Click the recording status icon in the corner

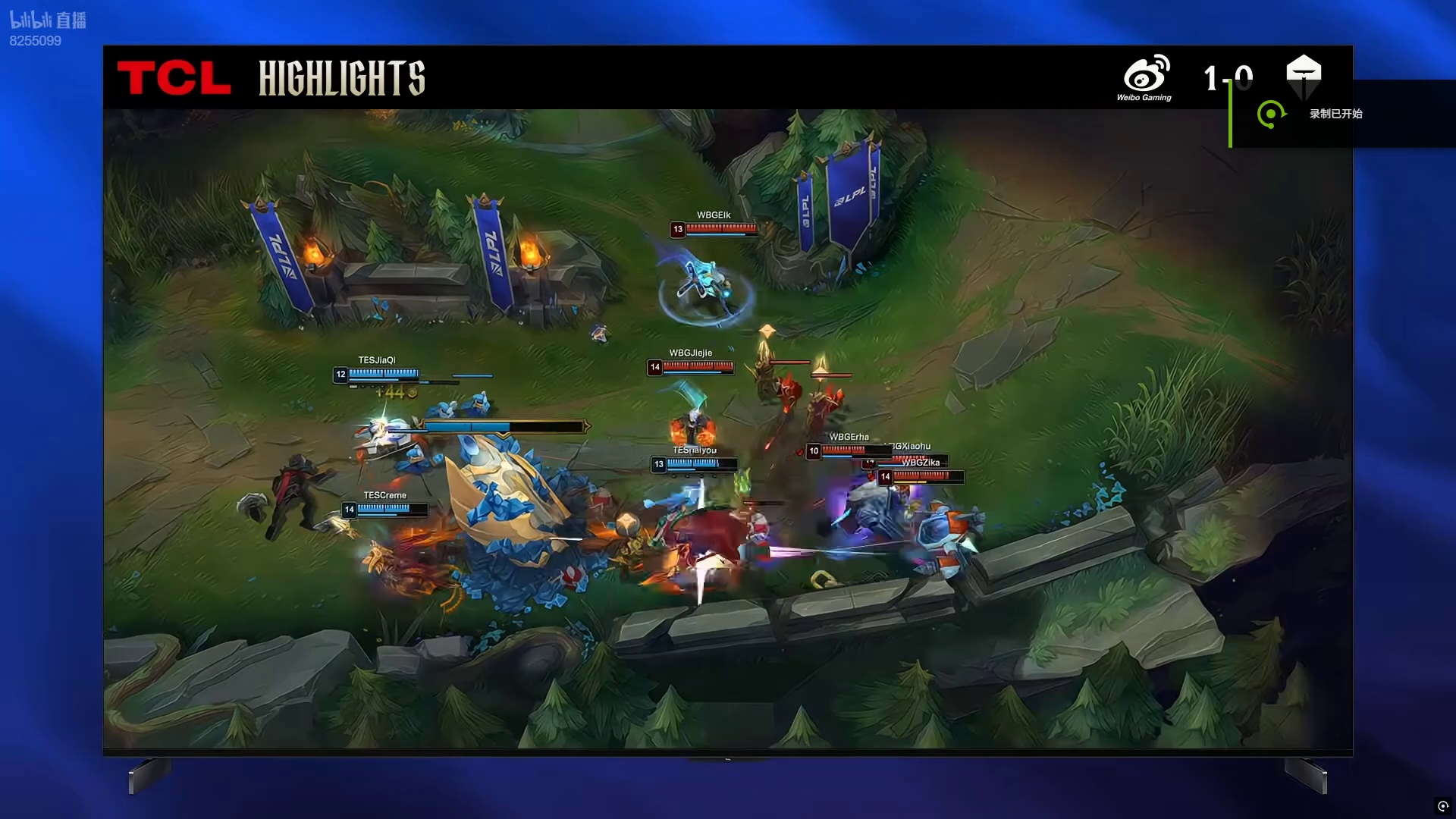[x=1442, y=806]
